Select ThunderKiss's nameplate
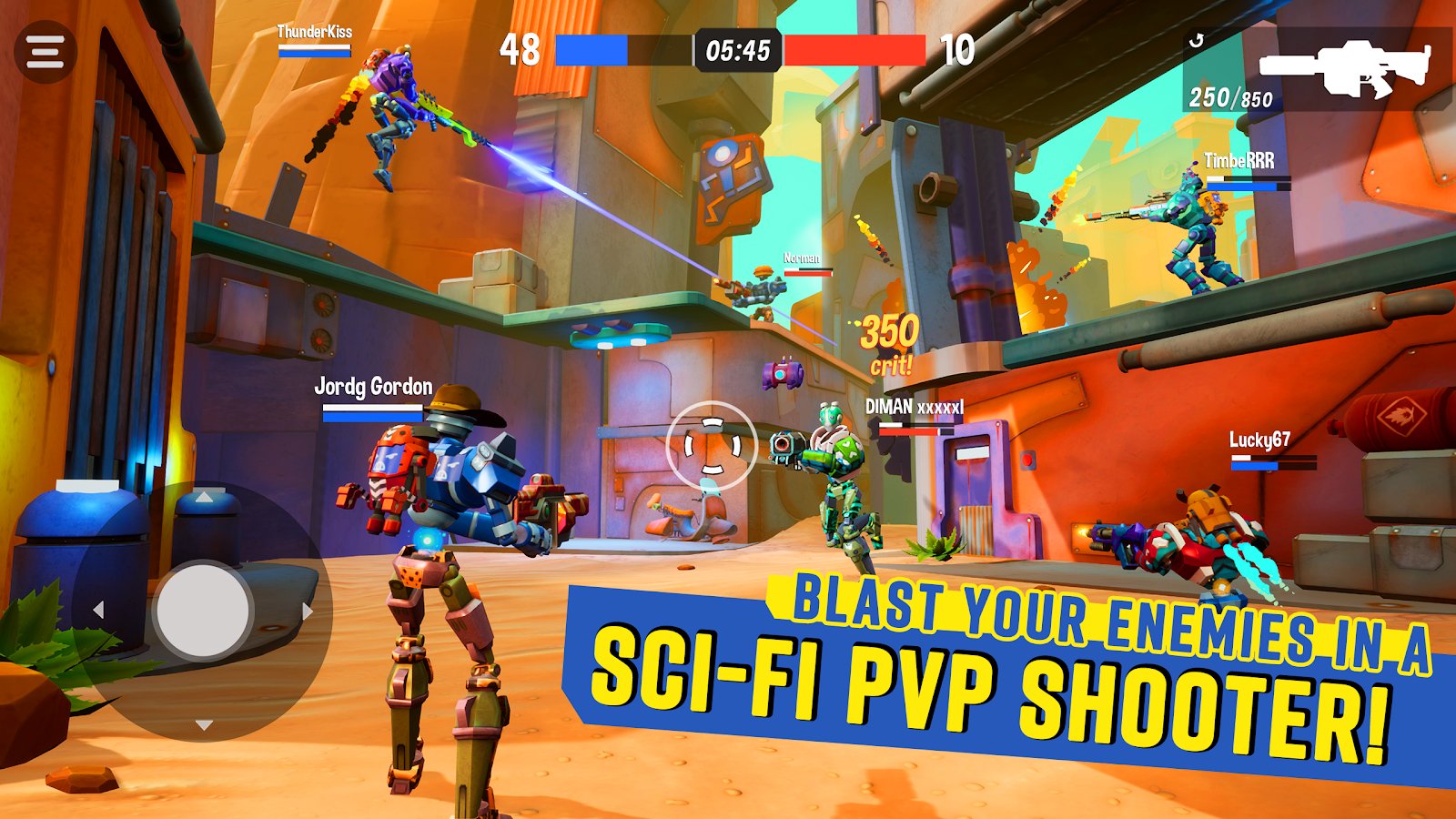Viewport: 1456px width, 819px height. pyautogui.click(x=313, y=34)
